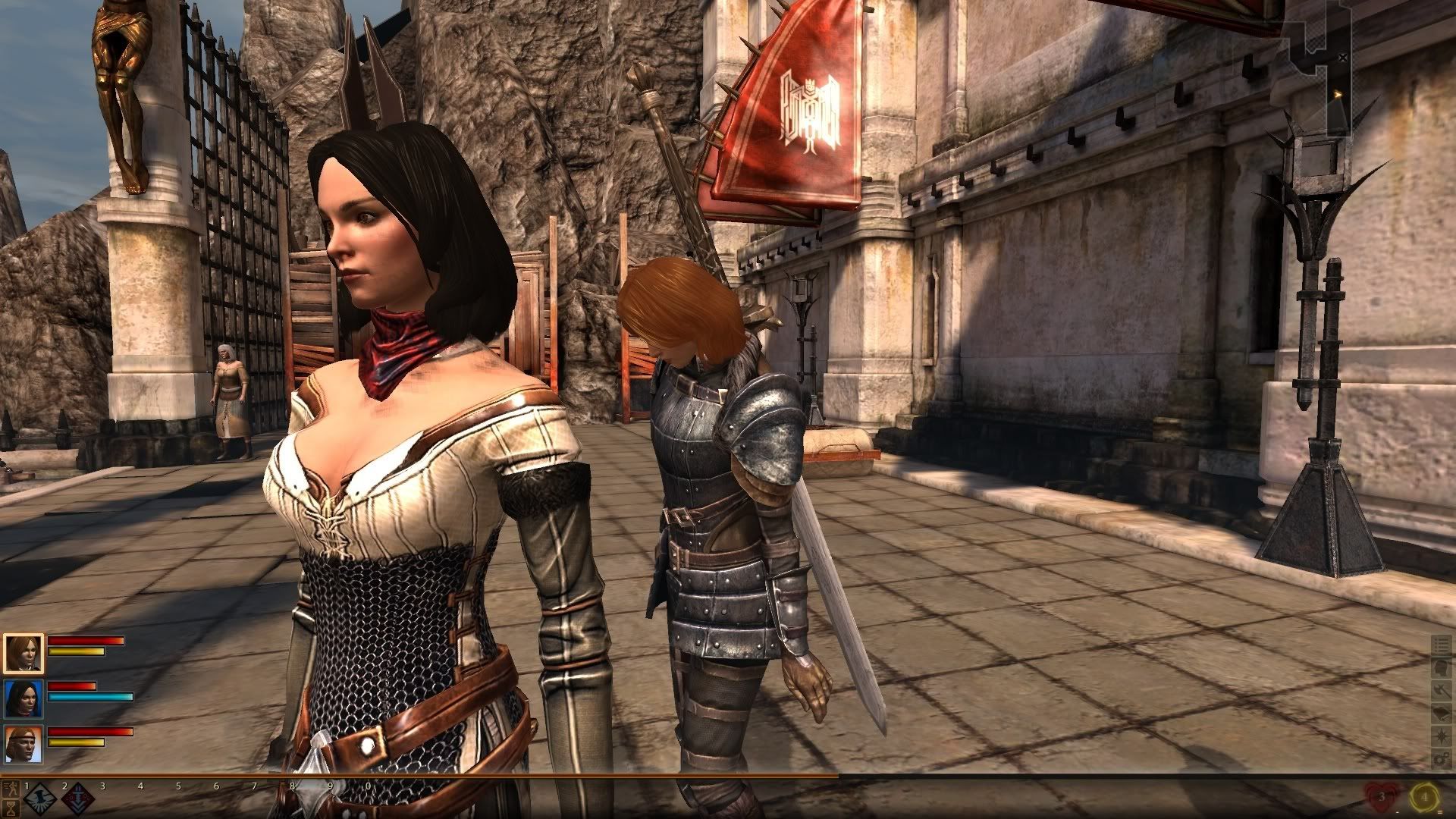Select the headband-wearing companion portrait
The image size is (1456, 819).
pyautogui.click(x=23, y=743)
